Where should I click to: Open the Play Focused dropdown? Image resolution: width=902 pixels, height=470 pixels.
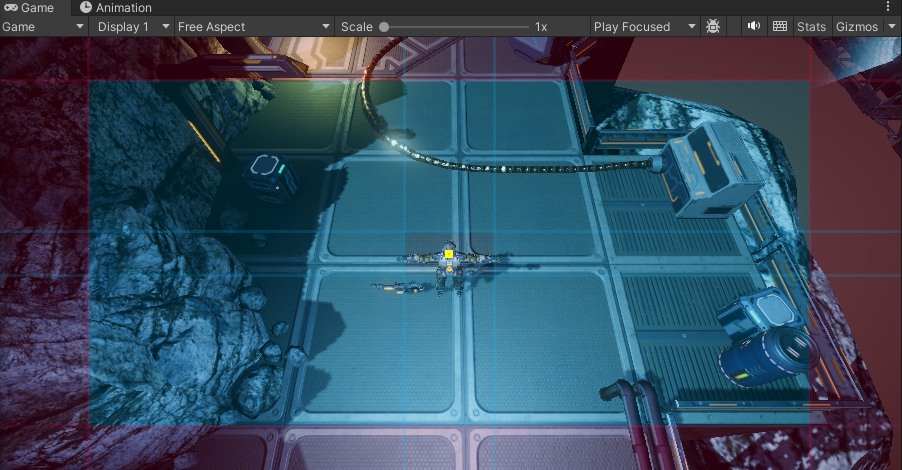(x=644, y=27)
